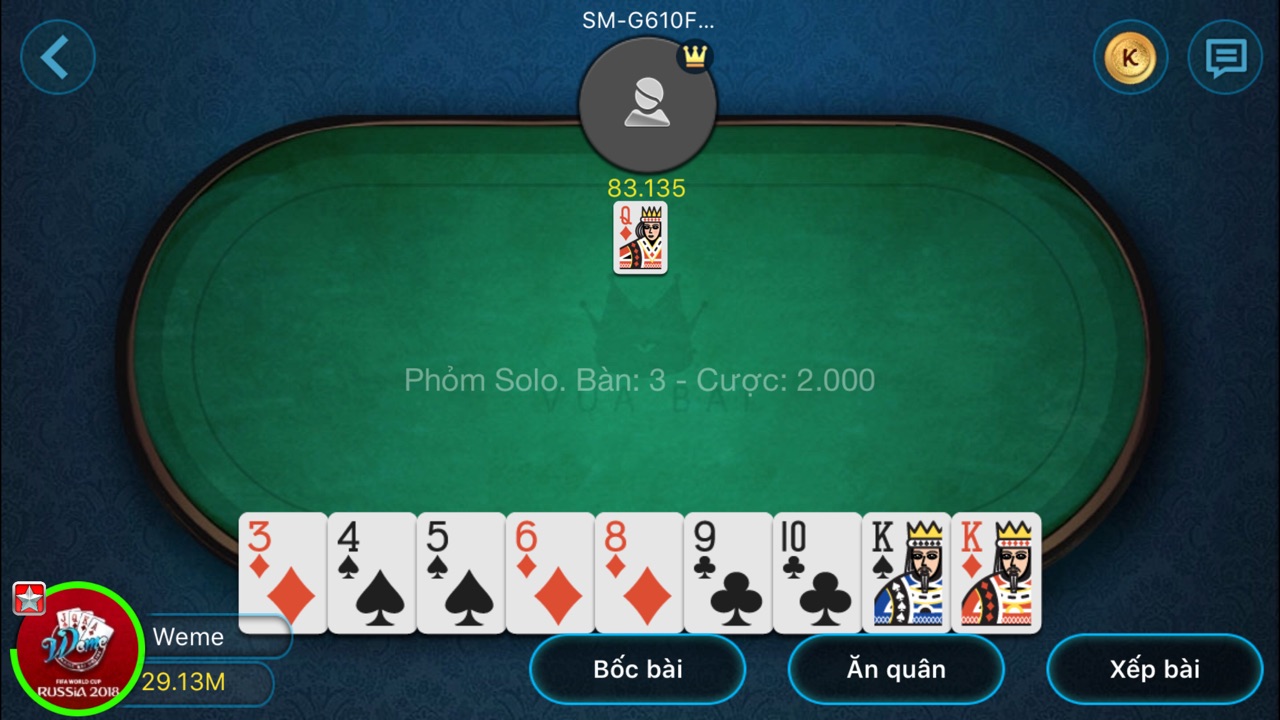Click the crown icon above the opponent avatar
The image size is (1280, 720).
coord(693,57)
